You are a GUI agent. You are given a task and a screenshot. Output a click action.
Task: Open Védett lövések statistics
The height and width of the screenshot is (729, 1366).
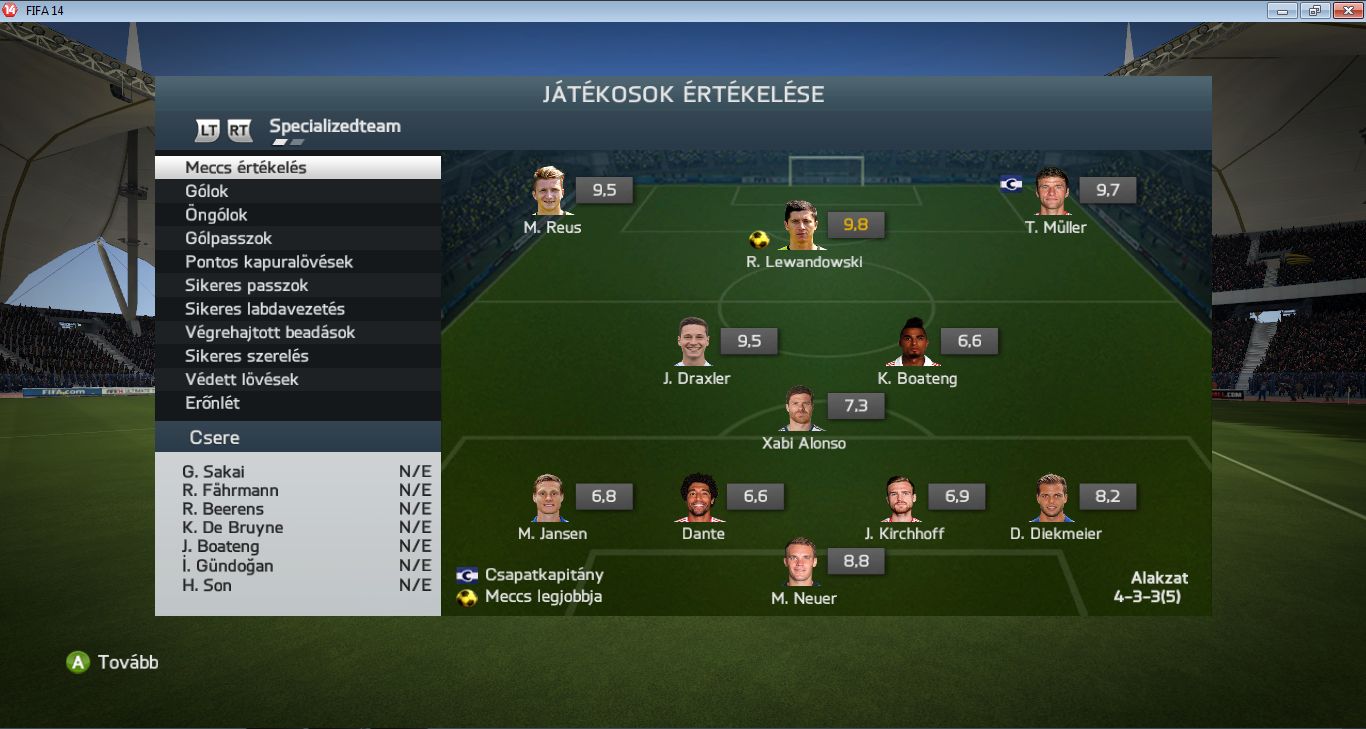click(x=297, y=379)
